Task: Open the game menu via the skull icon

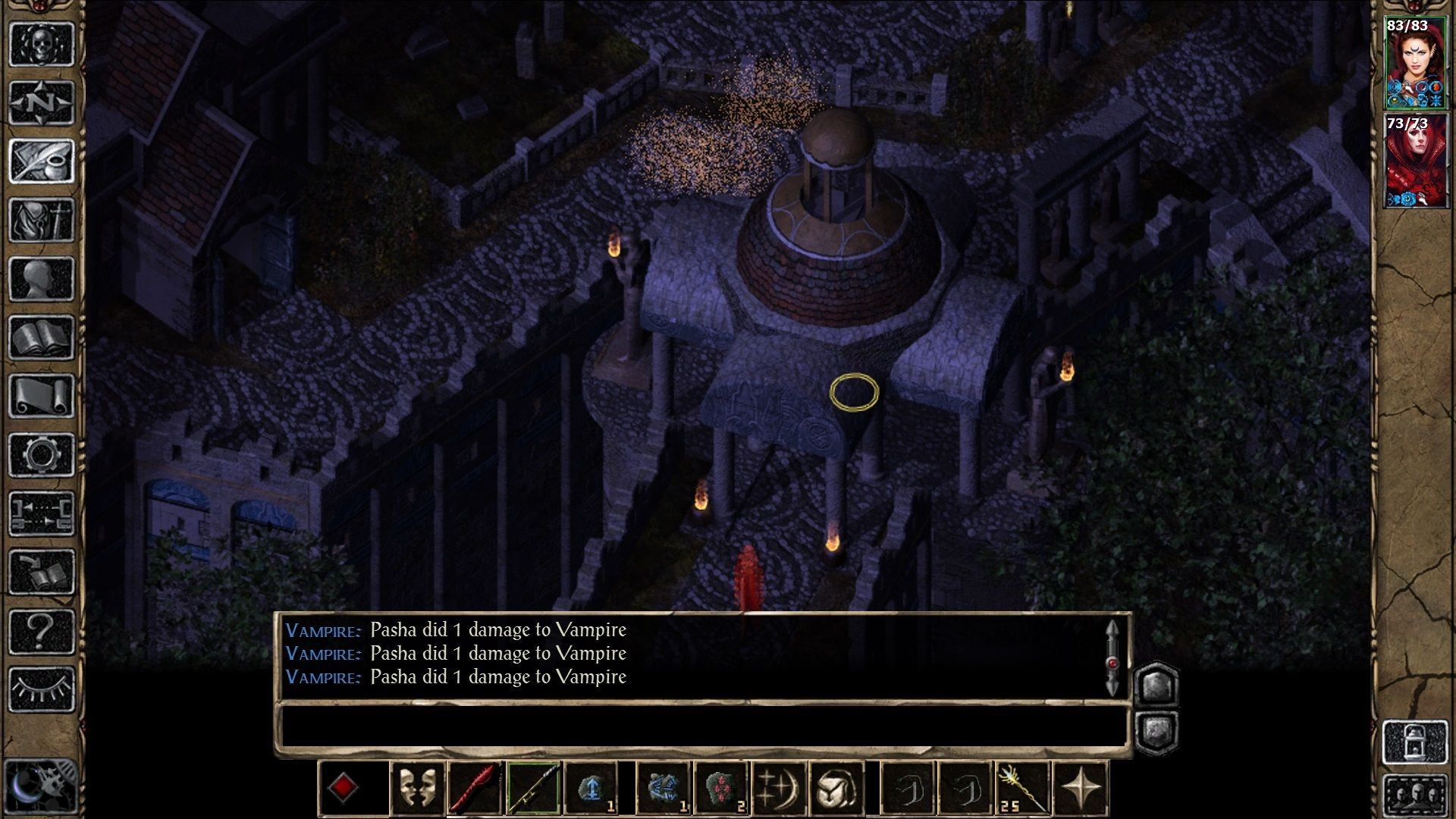Action: [x=42, y=44]
